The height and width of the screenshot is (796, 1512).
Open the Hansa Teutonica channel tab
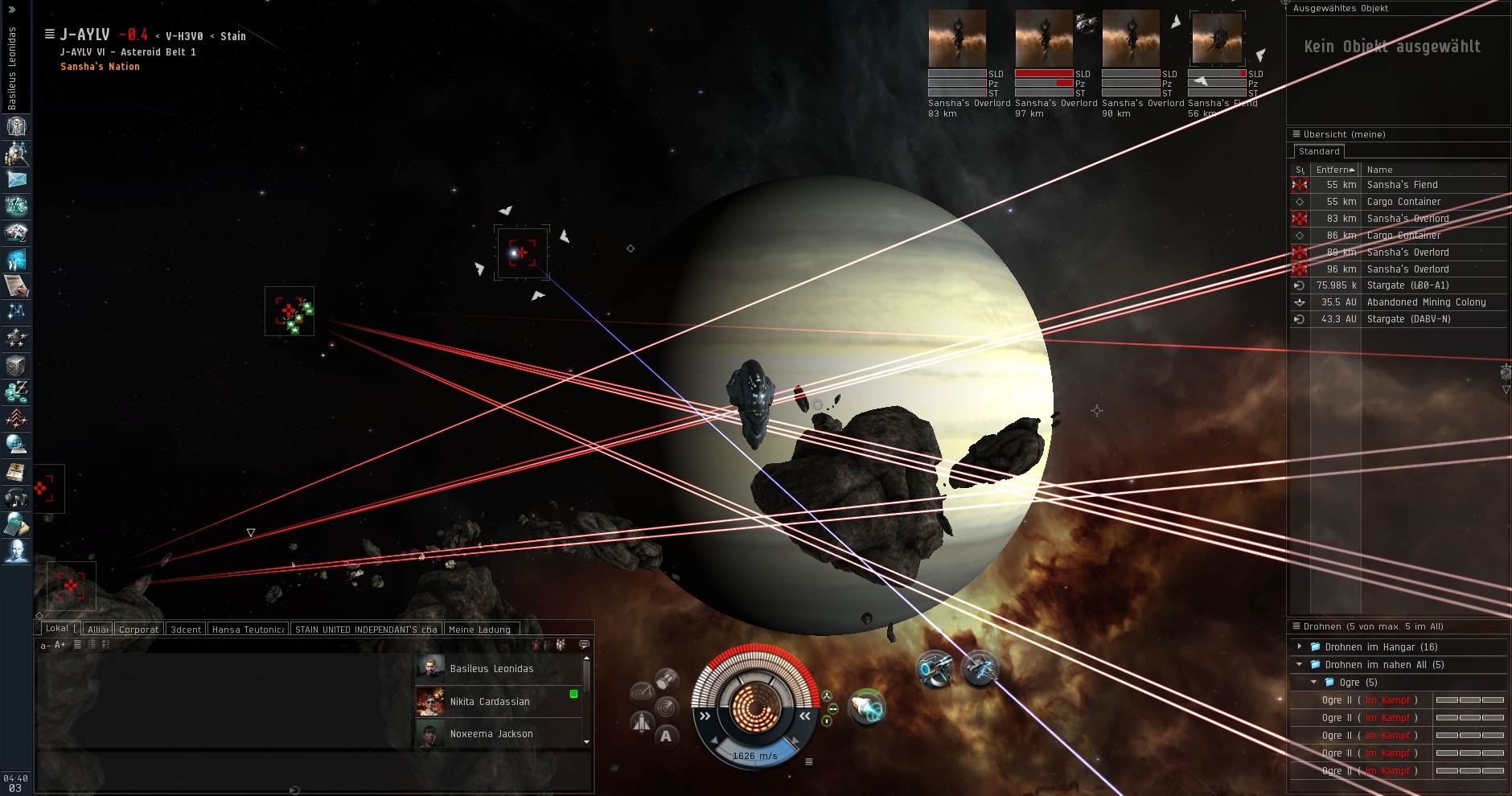coord(248,630)
